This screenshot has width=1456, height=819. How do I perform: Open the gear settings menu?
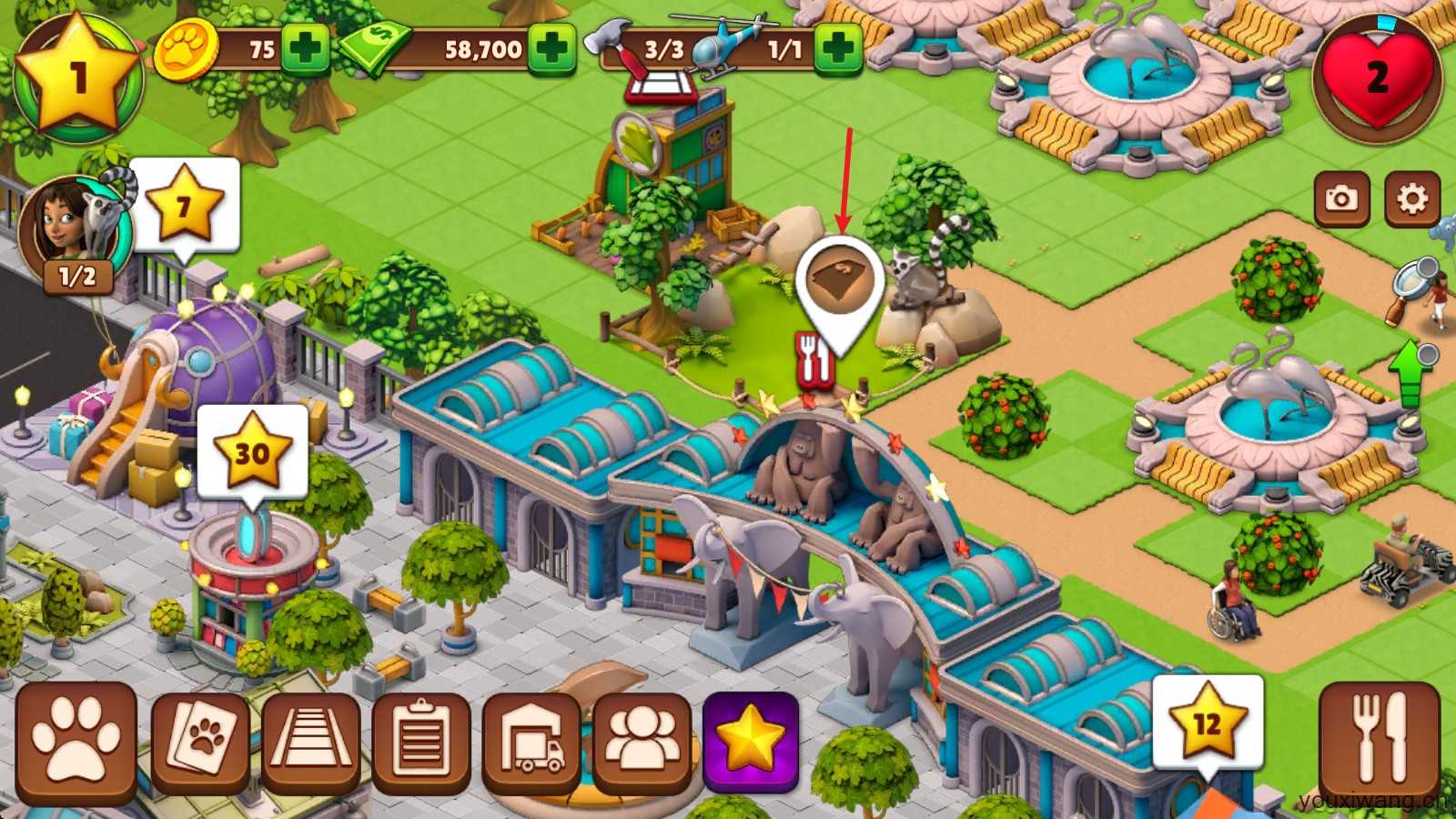click(x=1411, y=198)
